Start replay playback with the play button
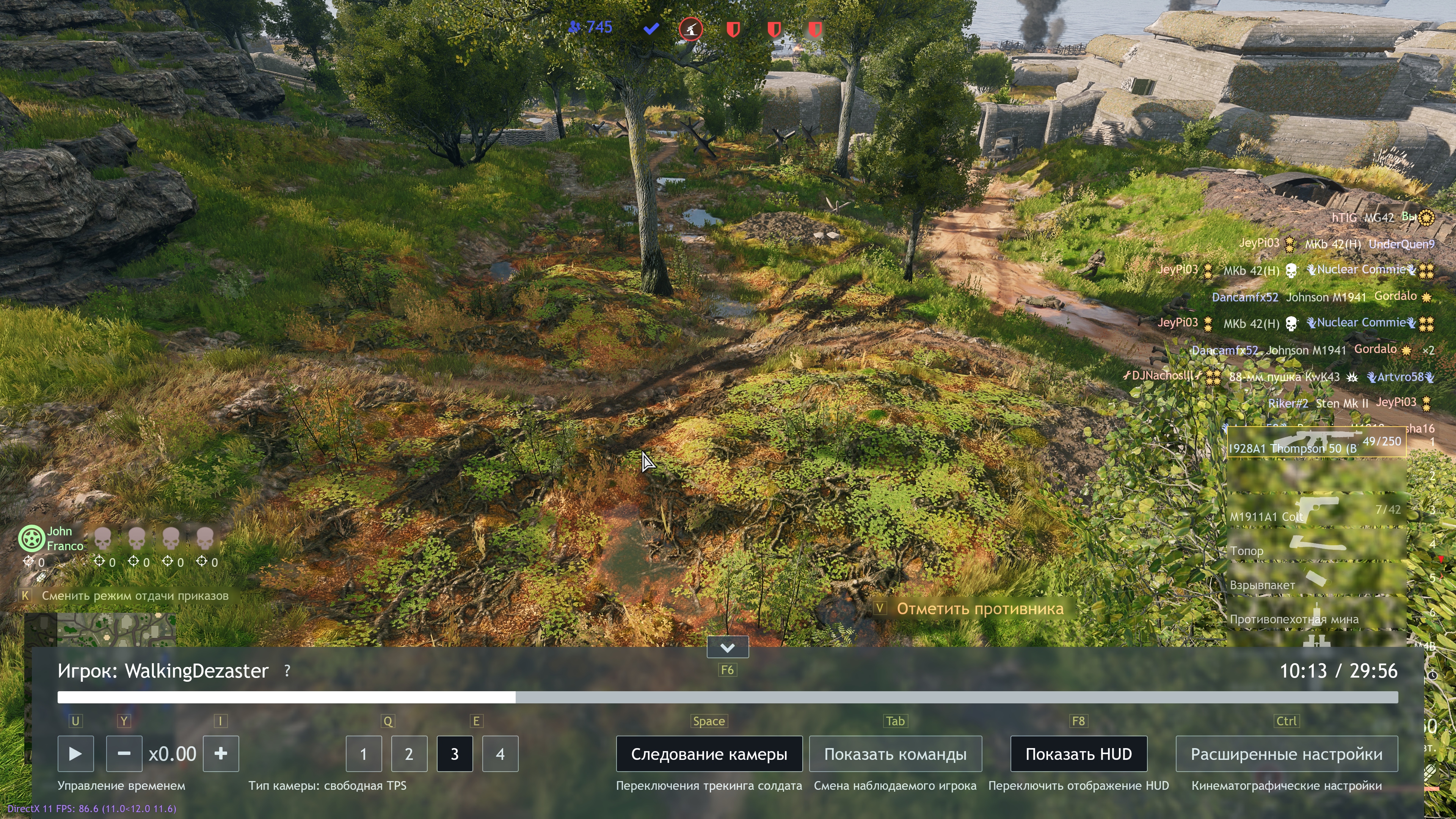Image resolution: width=1456 pixels, height=819 pixels. pos(75,753)
